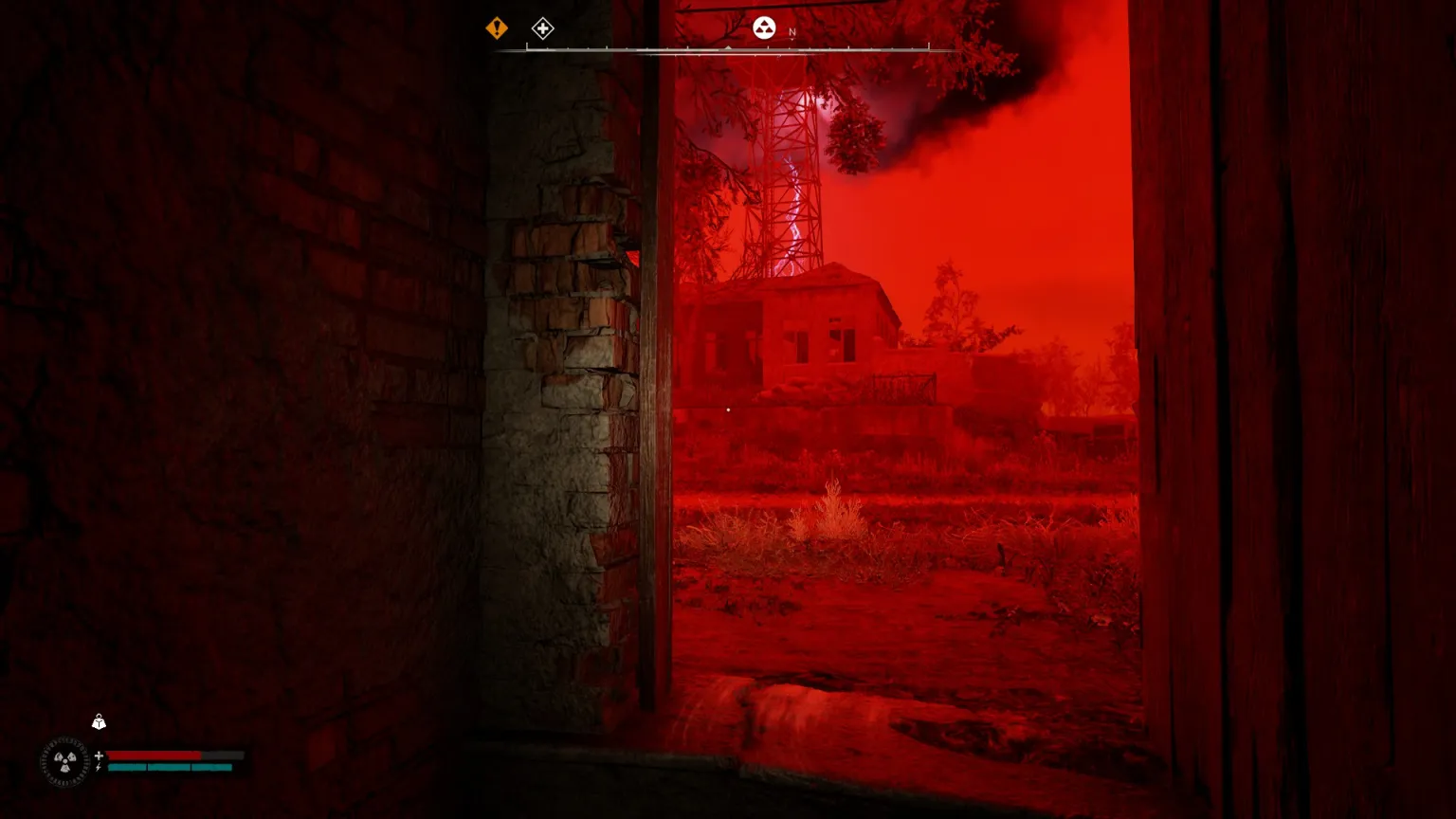This screenshot has height=819, width=1456.
Task: Click the orange quest alert marker on the compass
Action: [496, 28]
